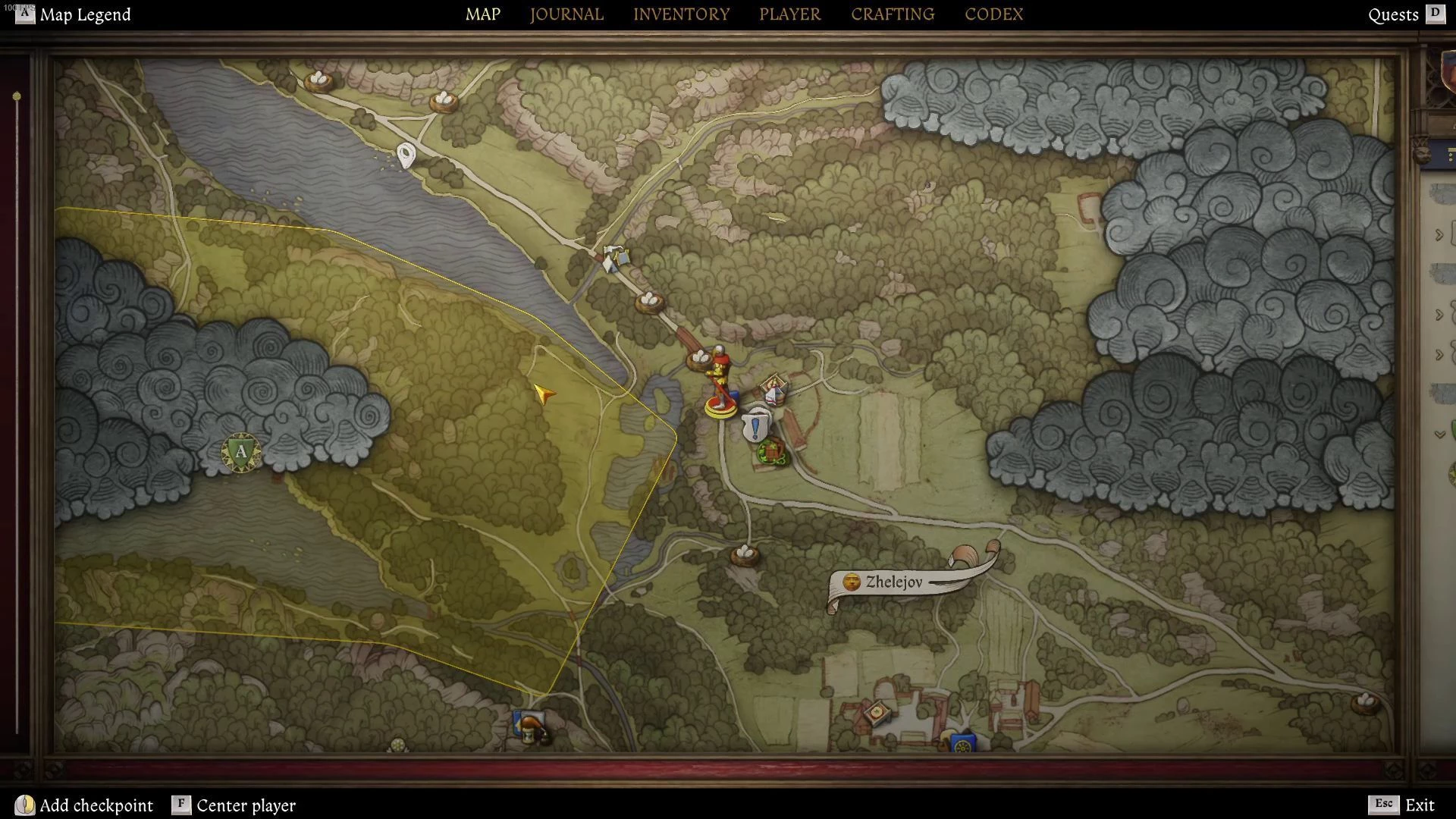Select the exclamation shield quest marker
Screen dimensions: 1456x819
coord(755,427)
